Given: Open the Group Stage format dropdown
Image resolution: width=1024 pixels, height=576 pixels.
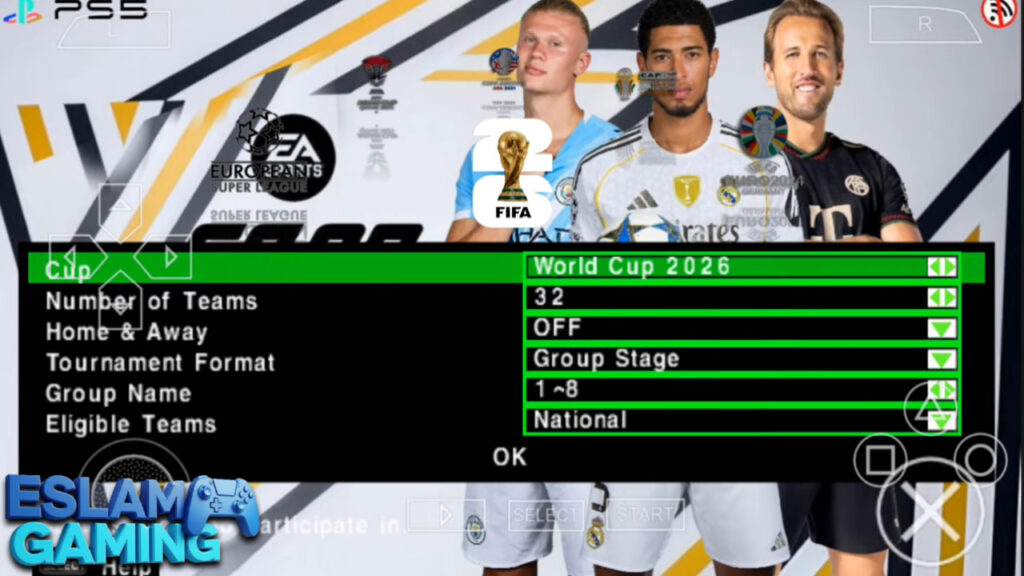Looking at the screenshot, I should [x=741, y=359].
